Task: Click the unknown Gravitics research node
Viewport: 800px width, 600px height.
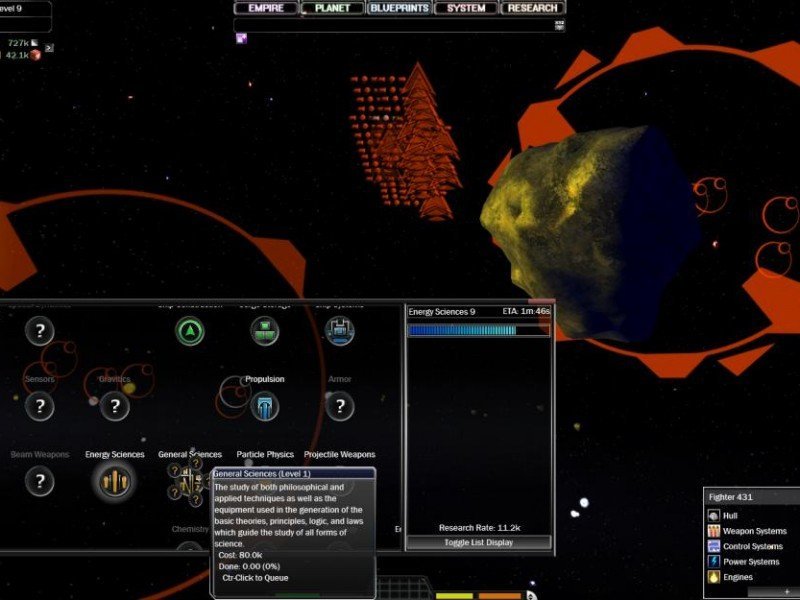Action: (x=114, y=405)
